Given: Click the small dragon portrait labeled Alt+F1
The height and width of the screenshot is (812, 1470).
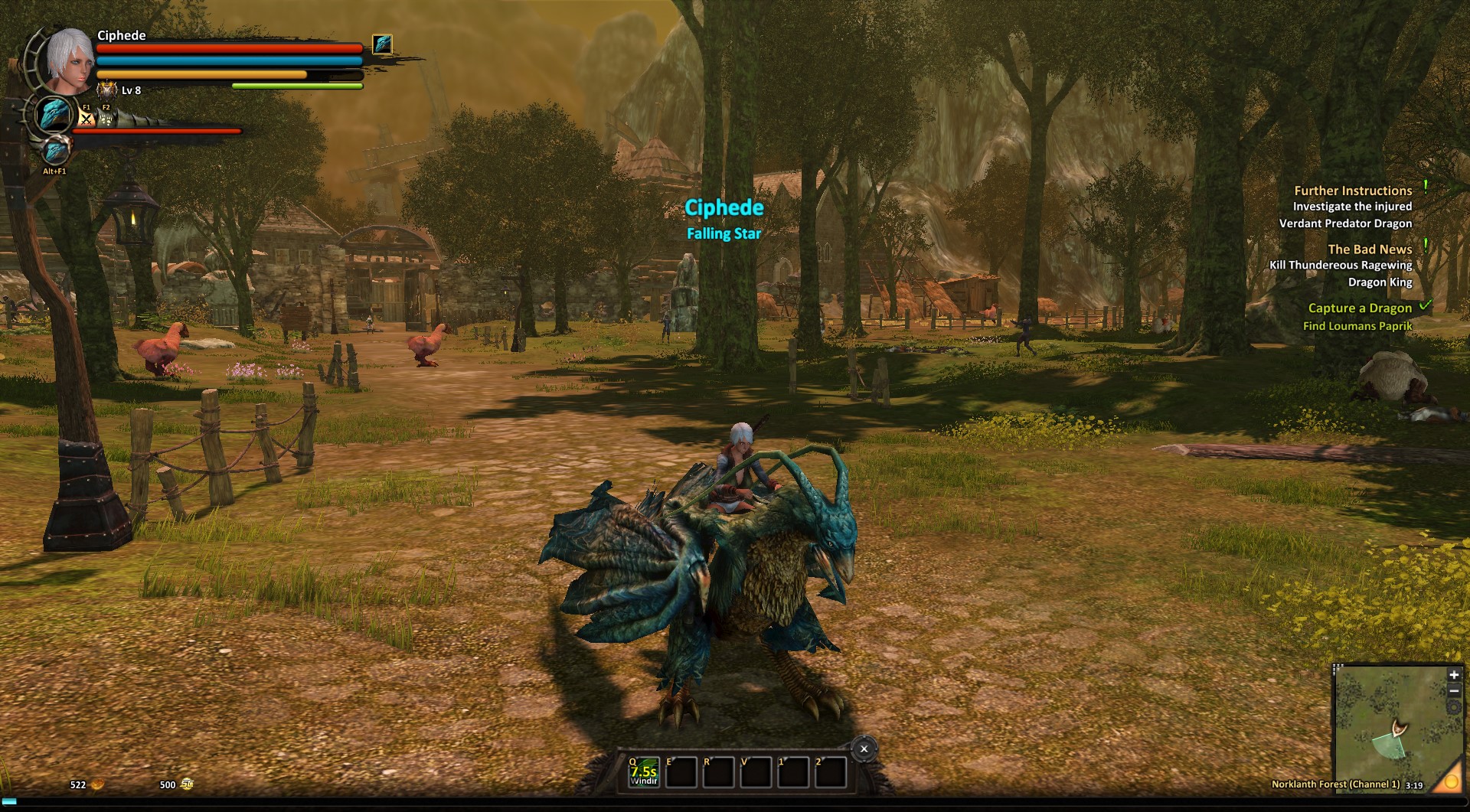Looking at the screenshot, I should click(x=55, y=152).
